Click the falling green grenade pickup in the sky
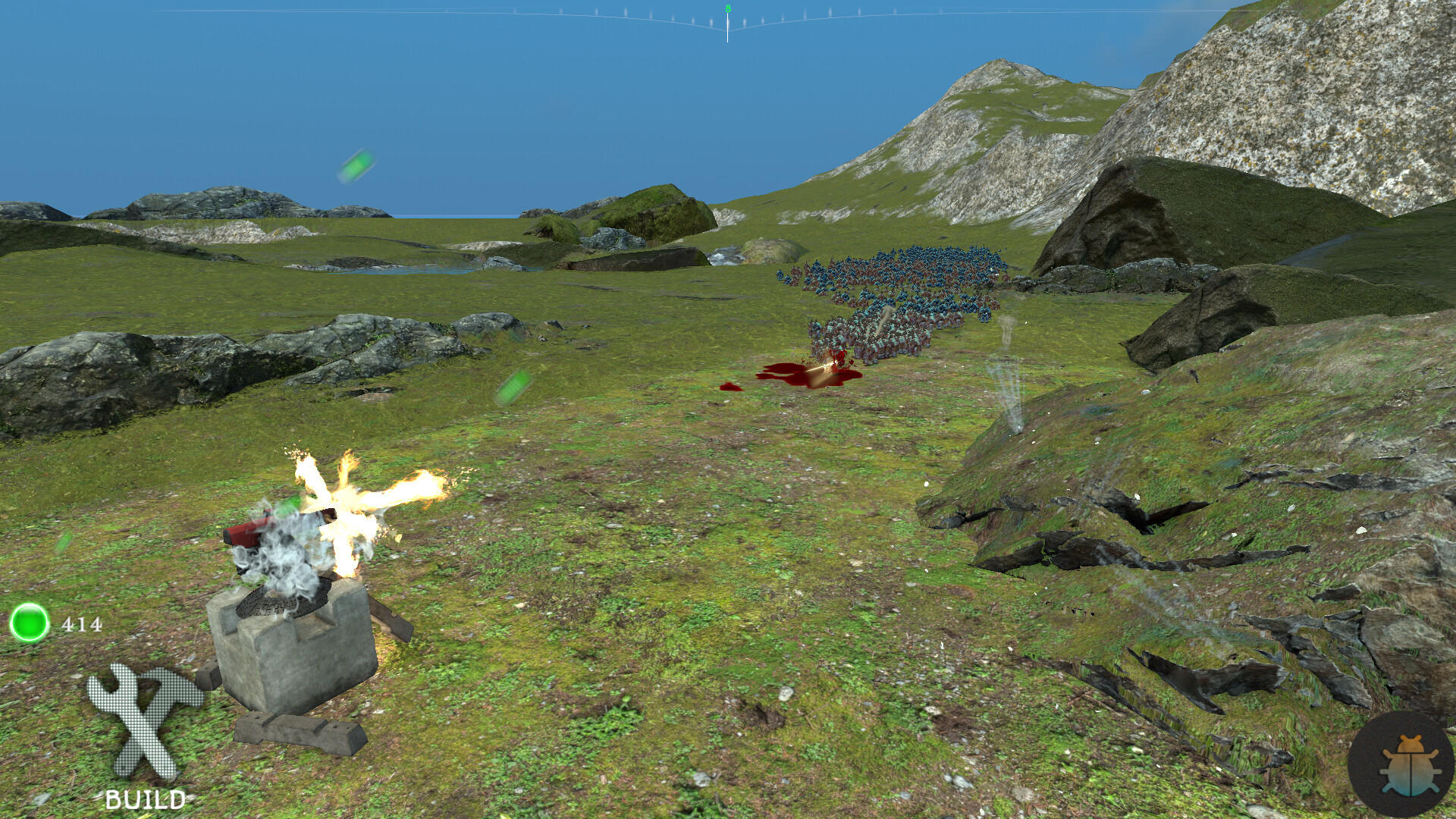This screenshot has width=1456, height=819. (x=356, y=166)
